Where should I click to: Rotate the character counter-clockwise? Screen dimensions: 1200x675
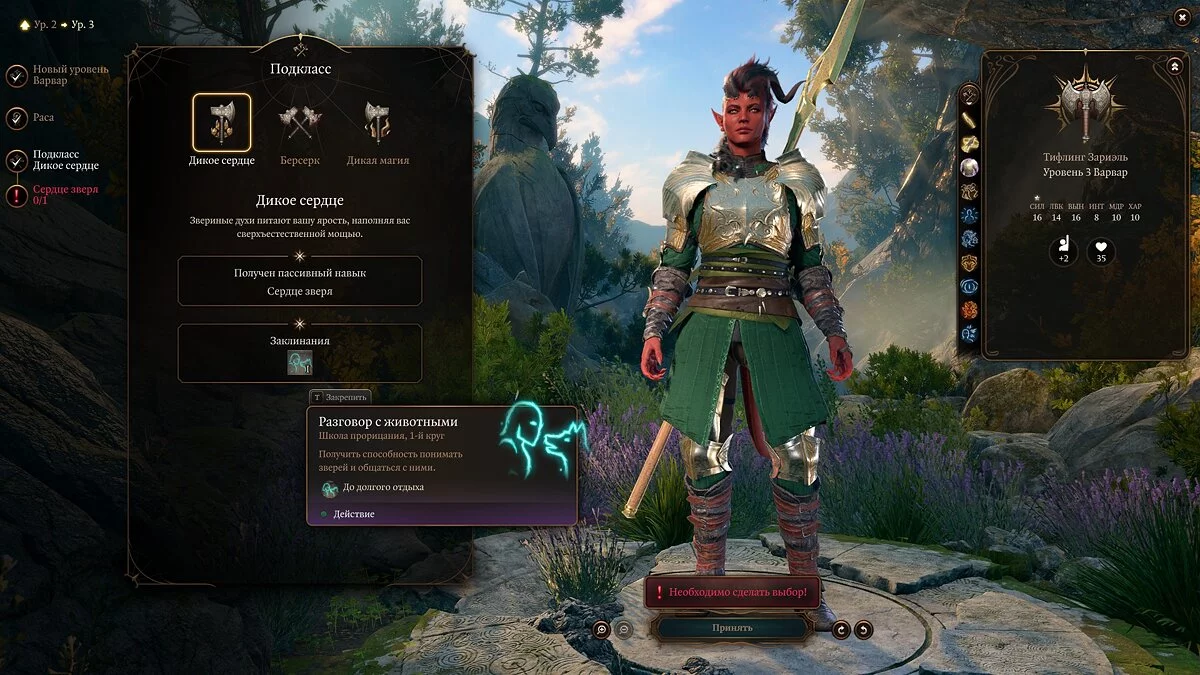[x=863, y=629]
